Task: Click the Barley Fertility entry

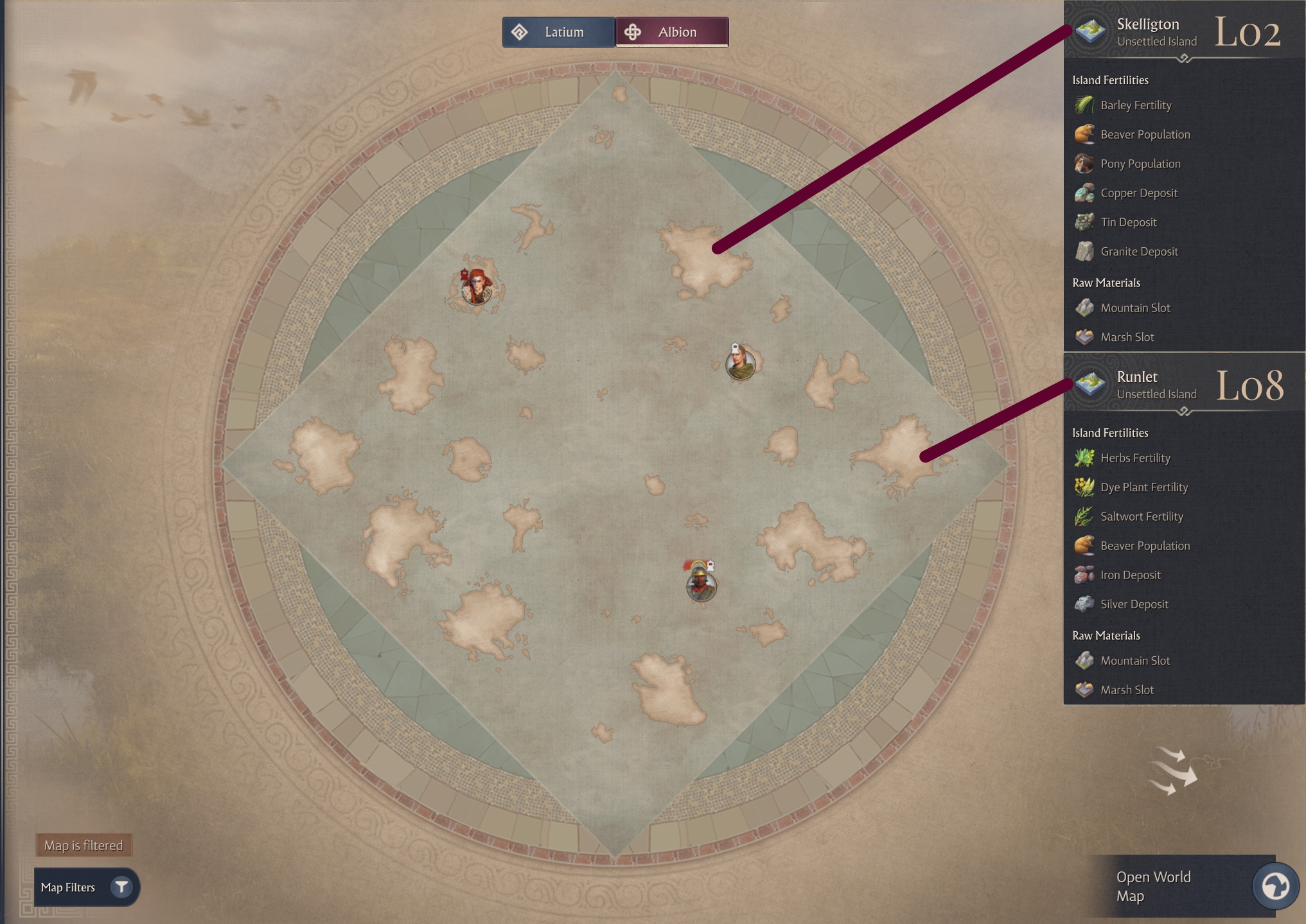Action: (x=1135, y=105)
